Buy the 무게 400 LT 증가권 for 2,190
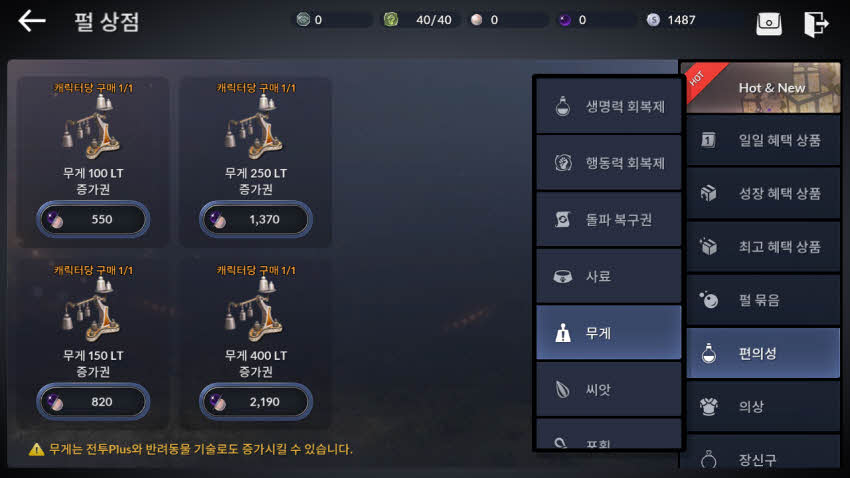 pos(256,402)
